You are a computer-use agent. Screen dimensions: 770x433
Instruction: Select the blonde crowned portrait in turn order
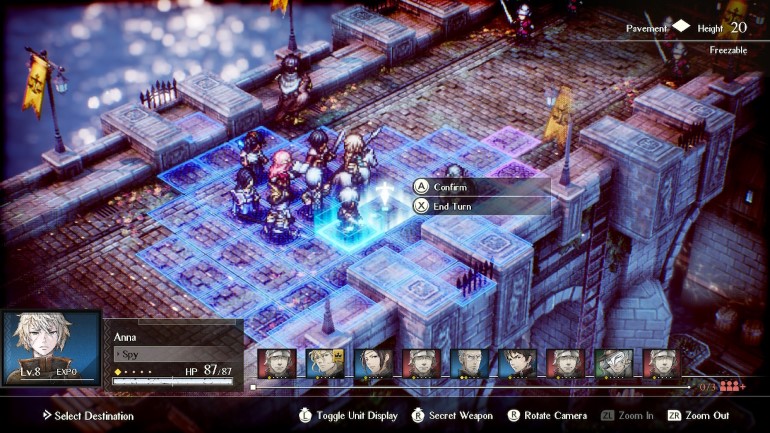pyautogui.click(x=325, y=364)
